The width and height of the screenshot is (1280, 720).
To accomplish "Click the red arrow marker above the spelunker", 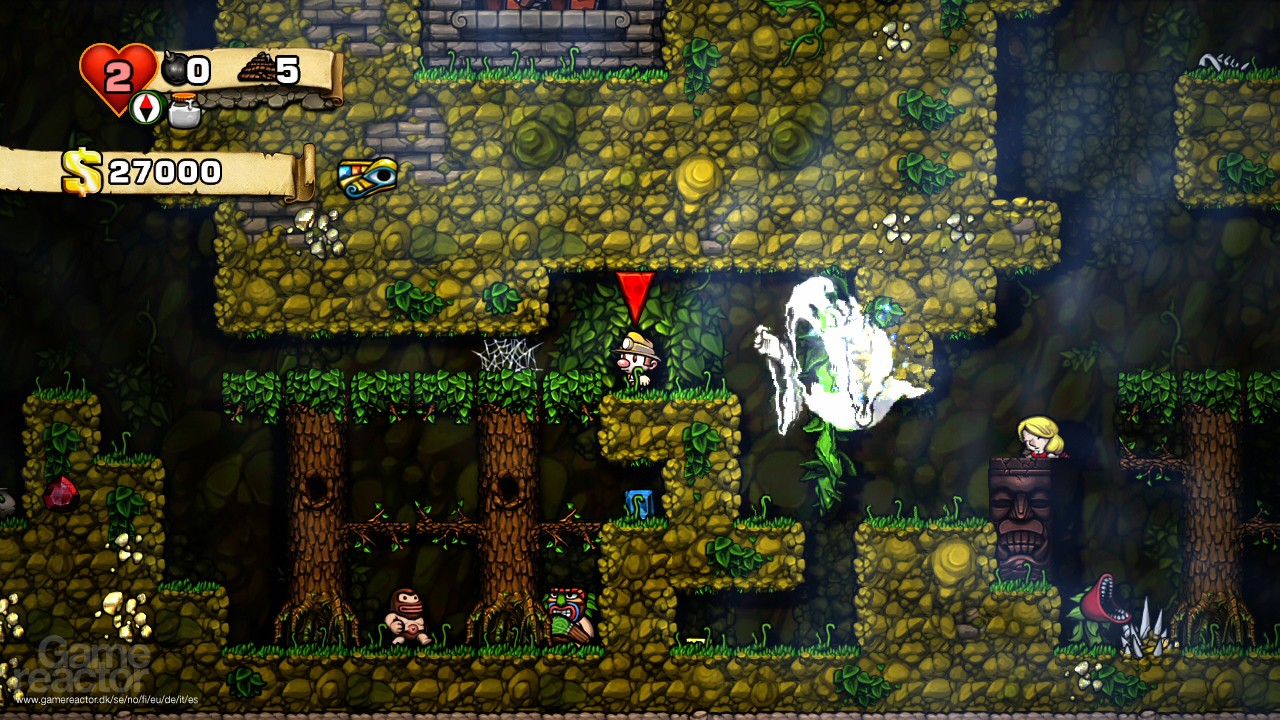I will [x=637, y=295].
